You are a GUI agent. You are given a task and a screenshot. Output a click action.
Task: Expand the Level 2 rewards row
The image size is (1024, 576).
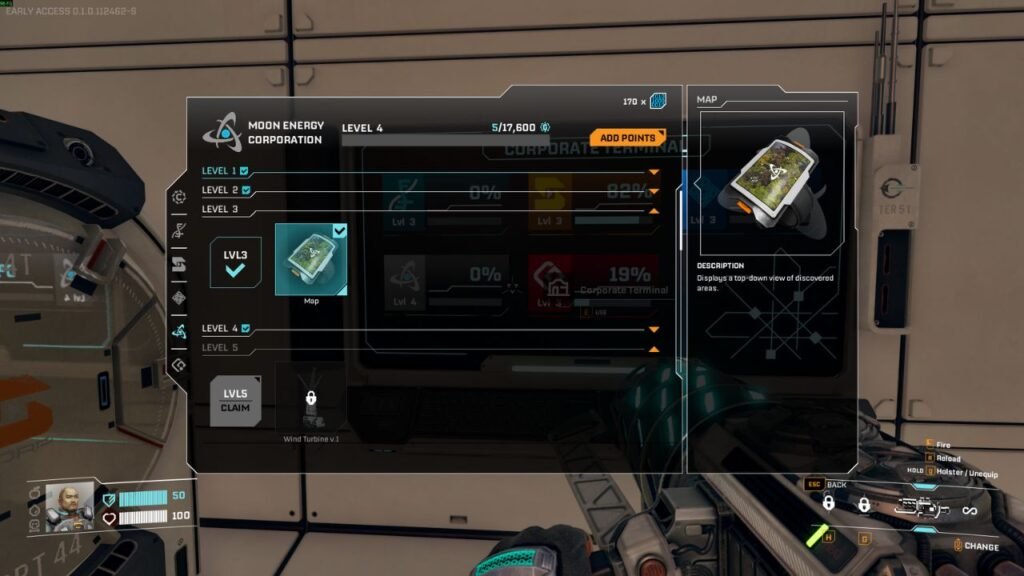[x=653, y=191]
